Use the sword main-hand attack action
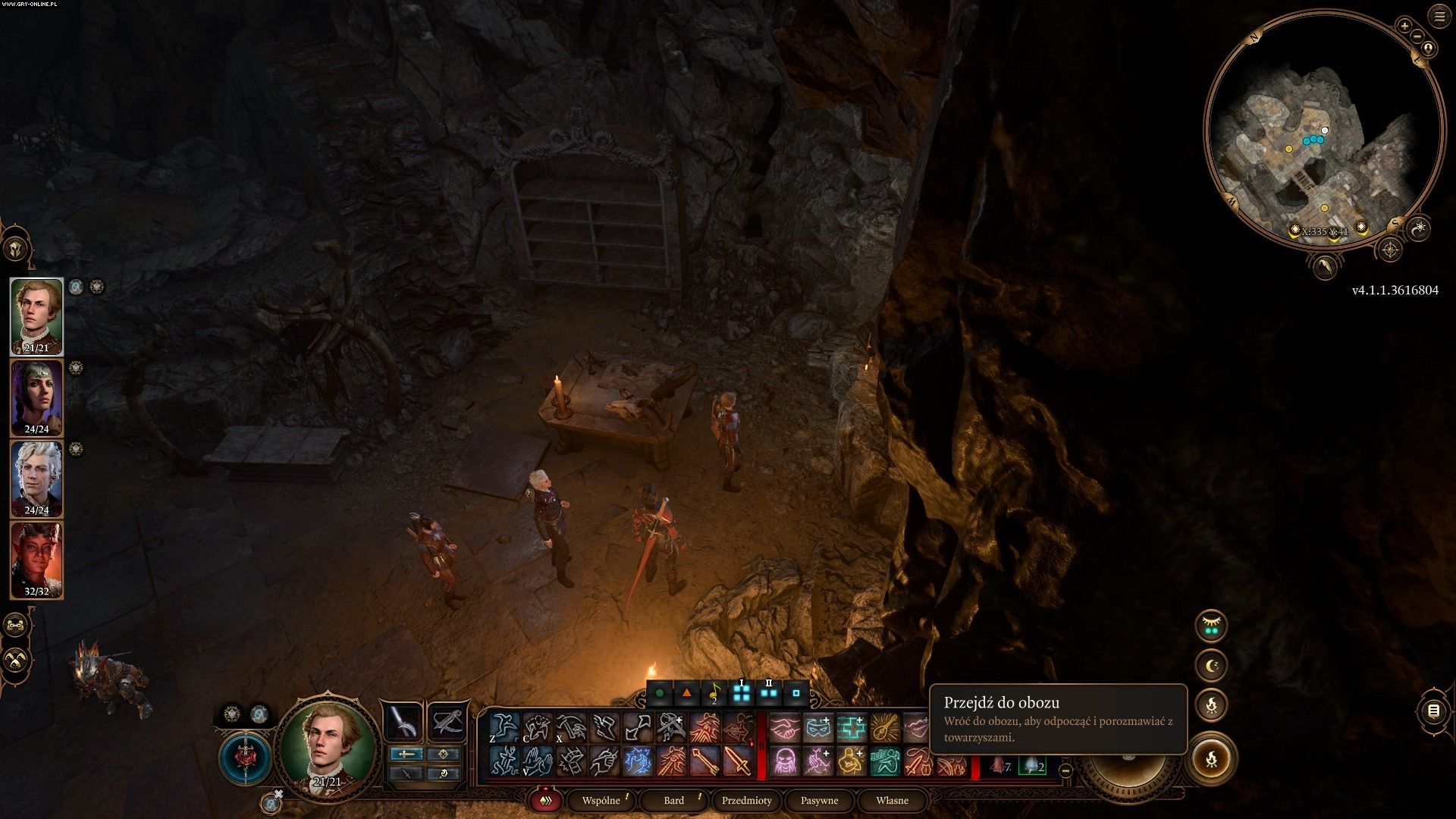The width and height of the screenshot is (1456, 819). tap(737, 761)
